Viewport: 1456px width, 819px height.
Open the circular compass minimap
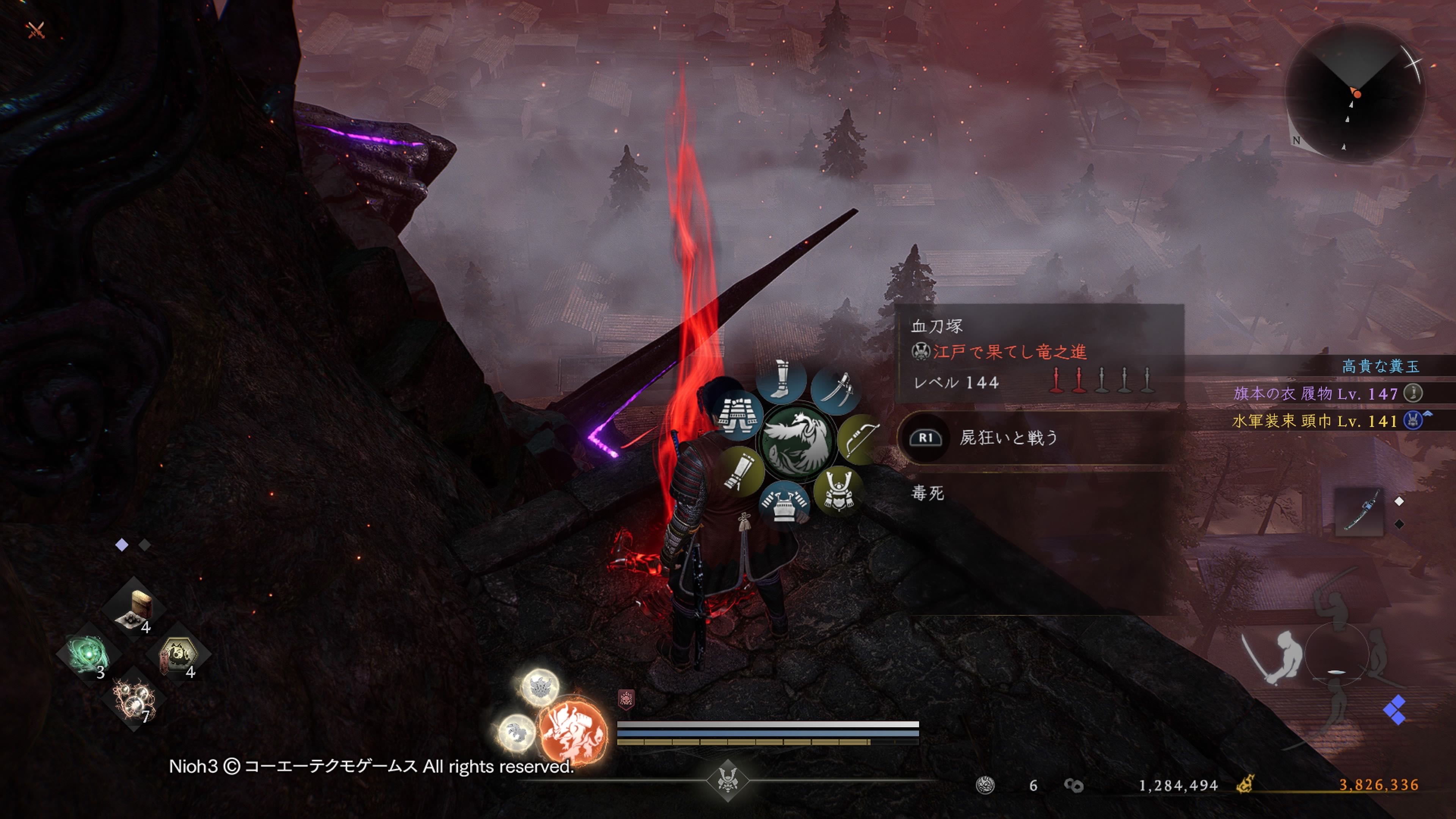1355,94
